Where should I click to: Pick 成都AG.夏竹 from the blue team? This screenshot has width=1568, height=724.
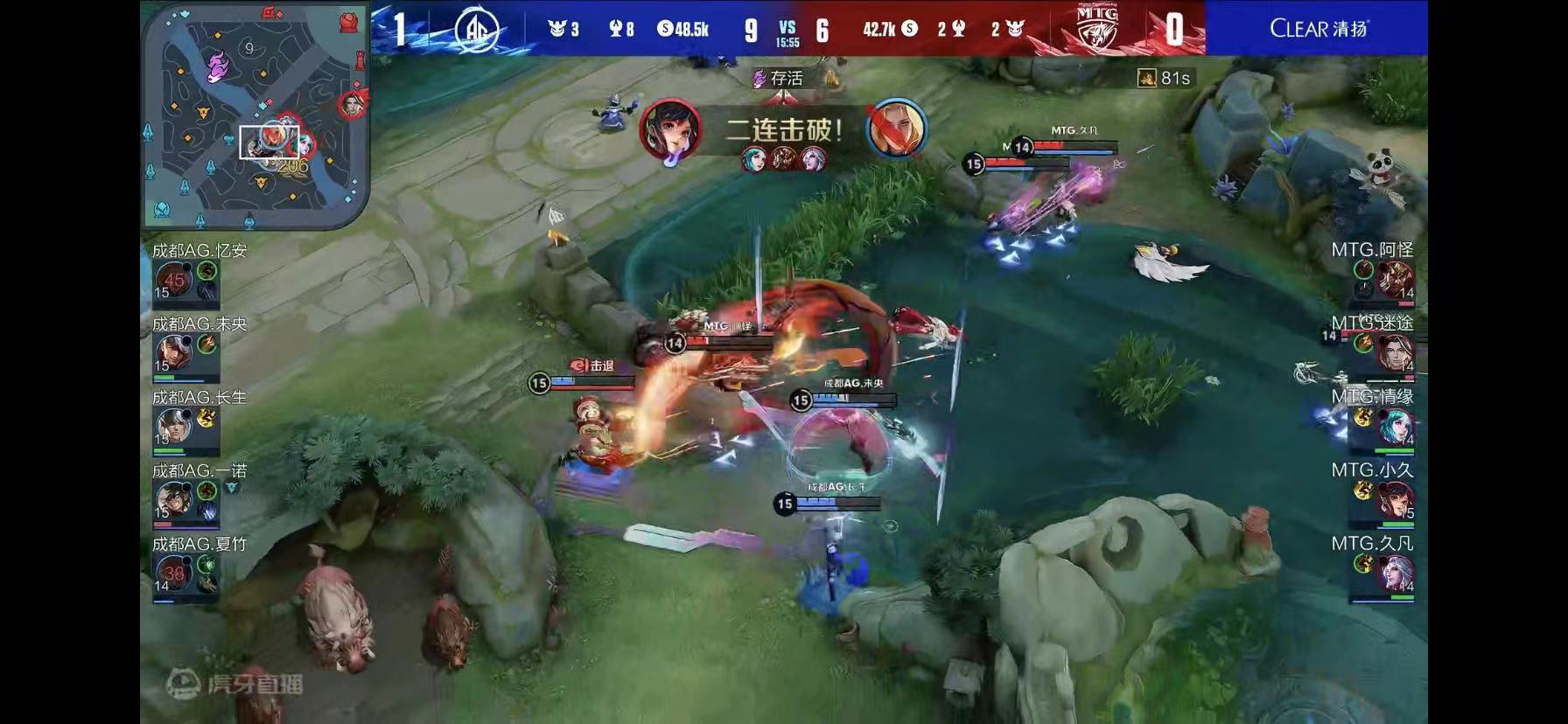tap(174, 574)
